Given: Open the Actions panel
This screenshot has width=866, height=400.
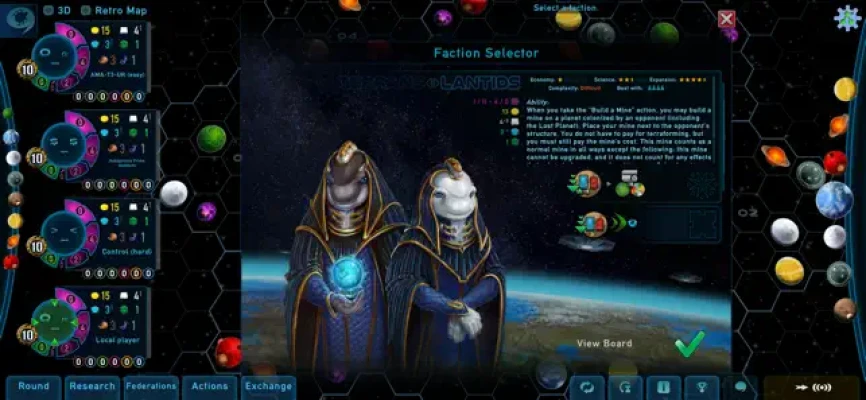Looking at the screenshot, I should tap(210, 387).
